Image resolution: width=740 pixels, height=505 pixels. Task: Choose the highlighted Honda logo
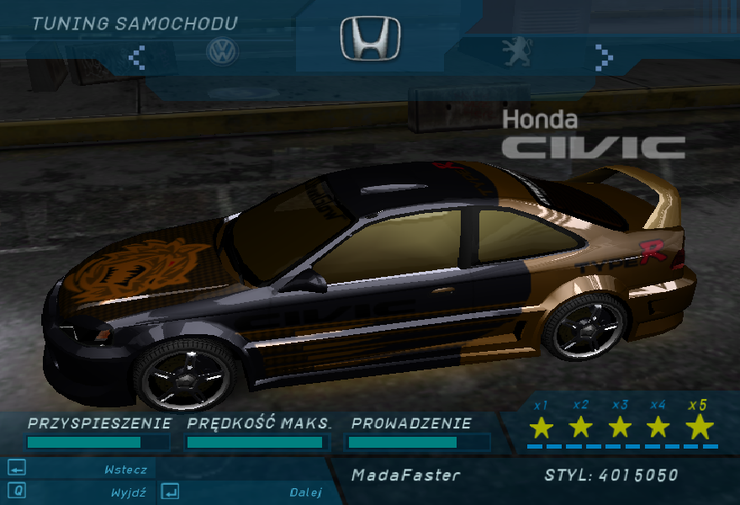coord(369,39)
